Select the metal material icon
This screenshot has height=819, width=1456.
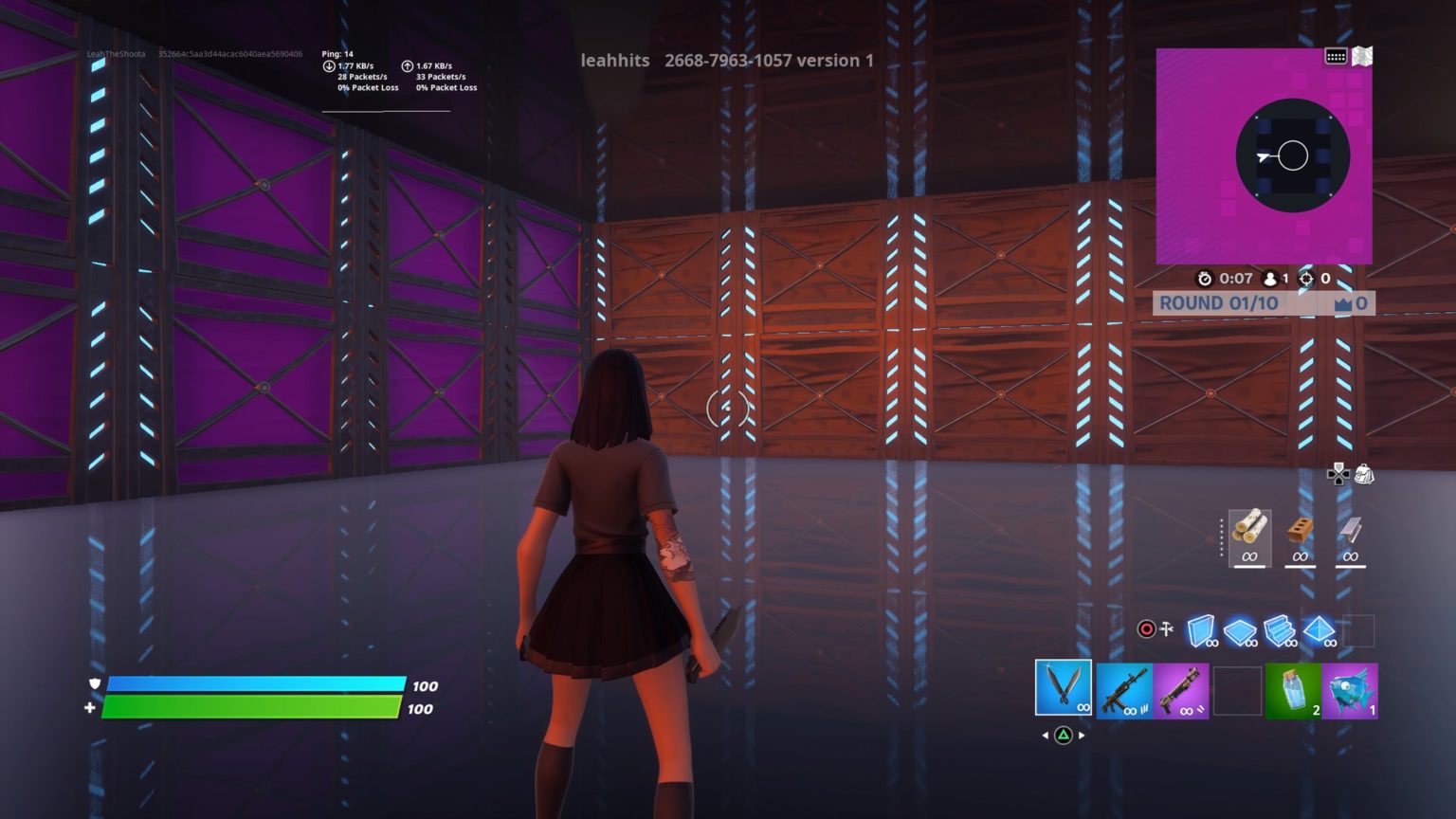[1349, 529]
